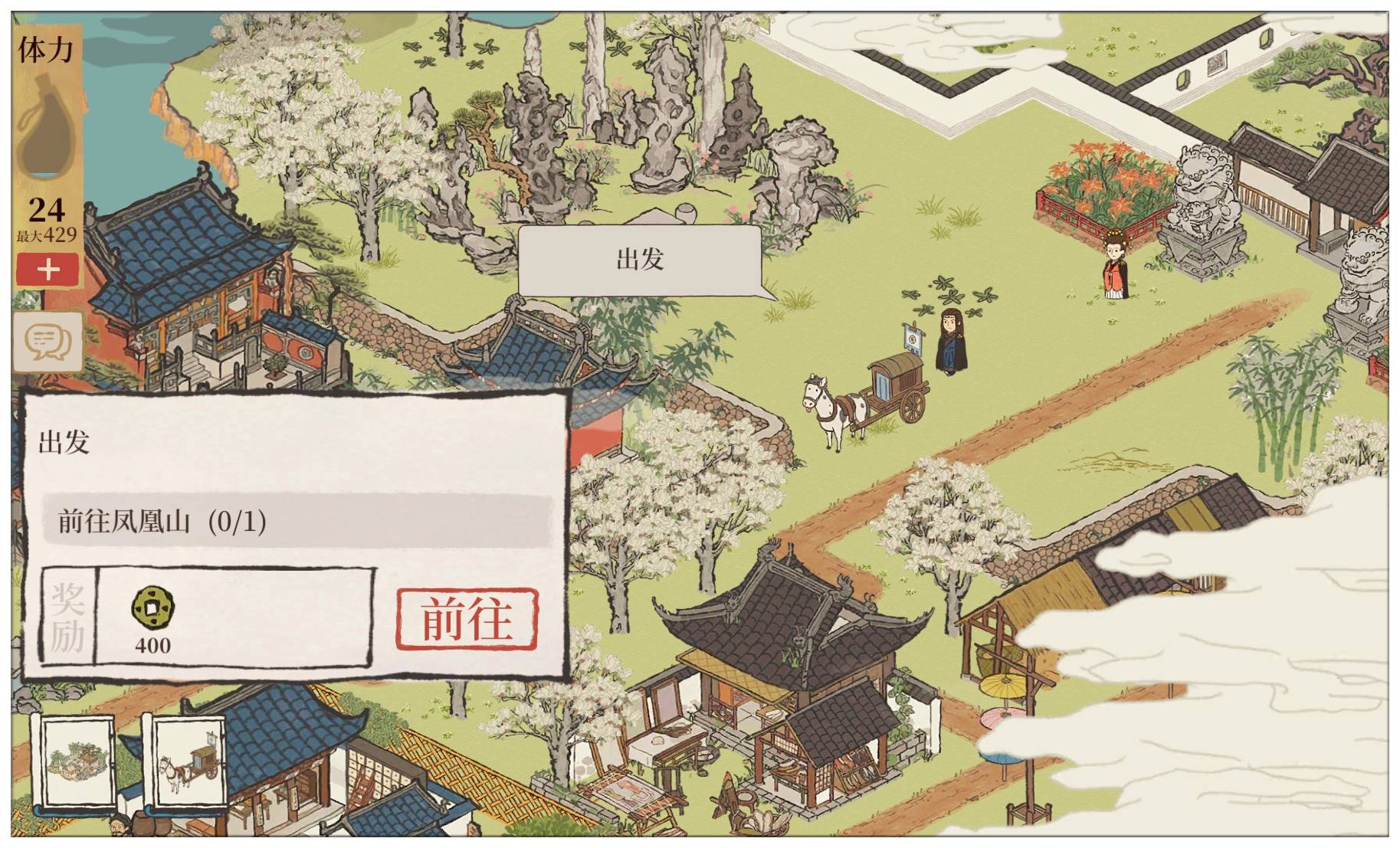The width and height of the screenshot is (1400, 848).
Task: Open the chat bubble icon
Action: pyautogui.click(x=48, y=340)
